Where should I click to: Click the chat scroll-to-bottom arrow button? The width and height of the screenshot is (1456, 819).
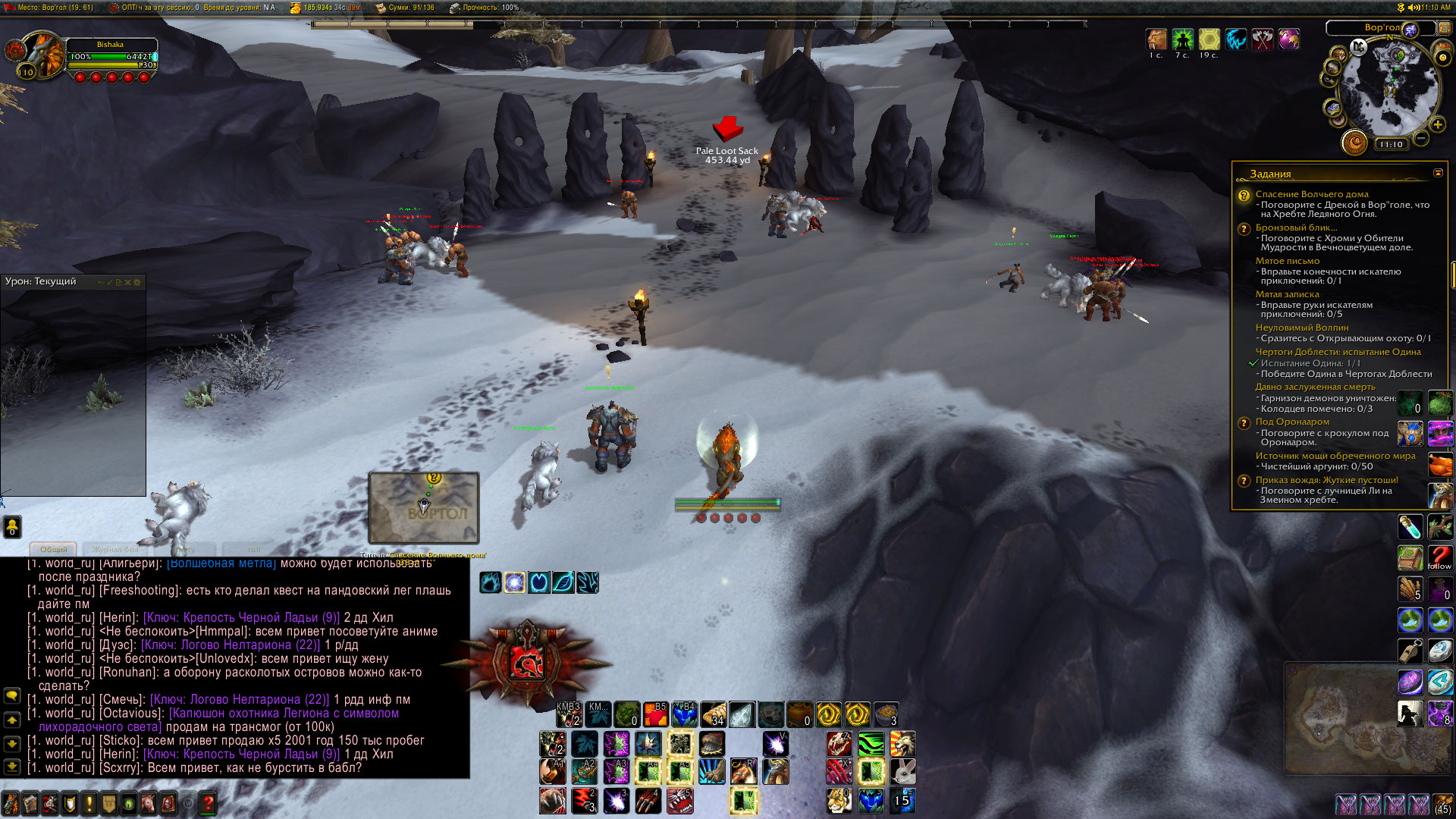pos(12,767)
